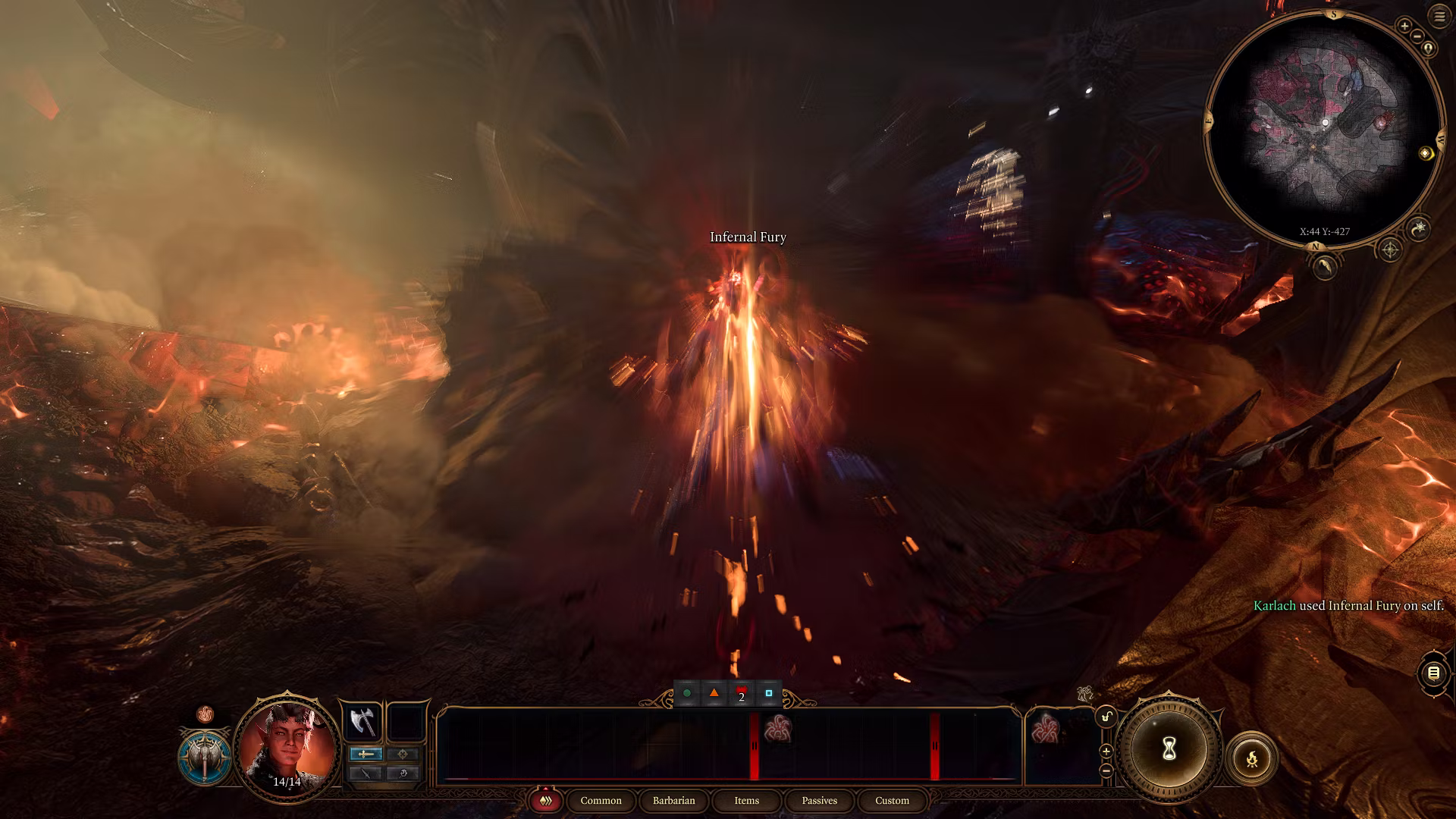Select the equipped greataxe weapon slot

click(x=362, y=721)
